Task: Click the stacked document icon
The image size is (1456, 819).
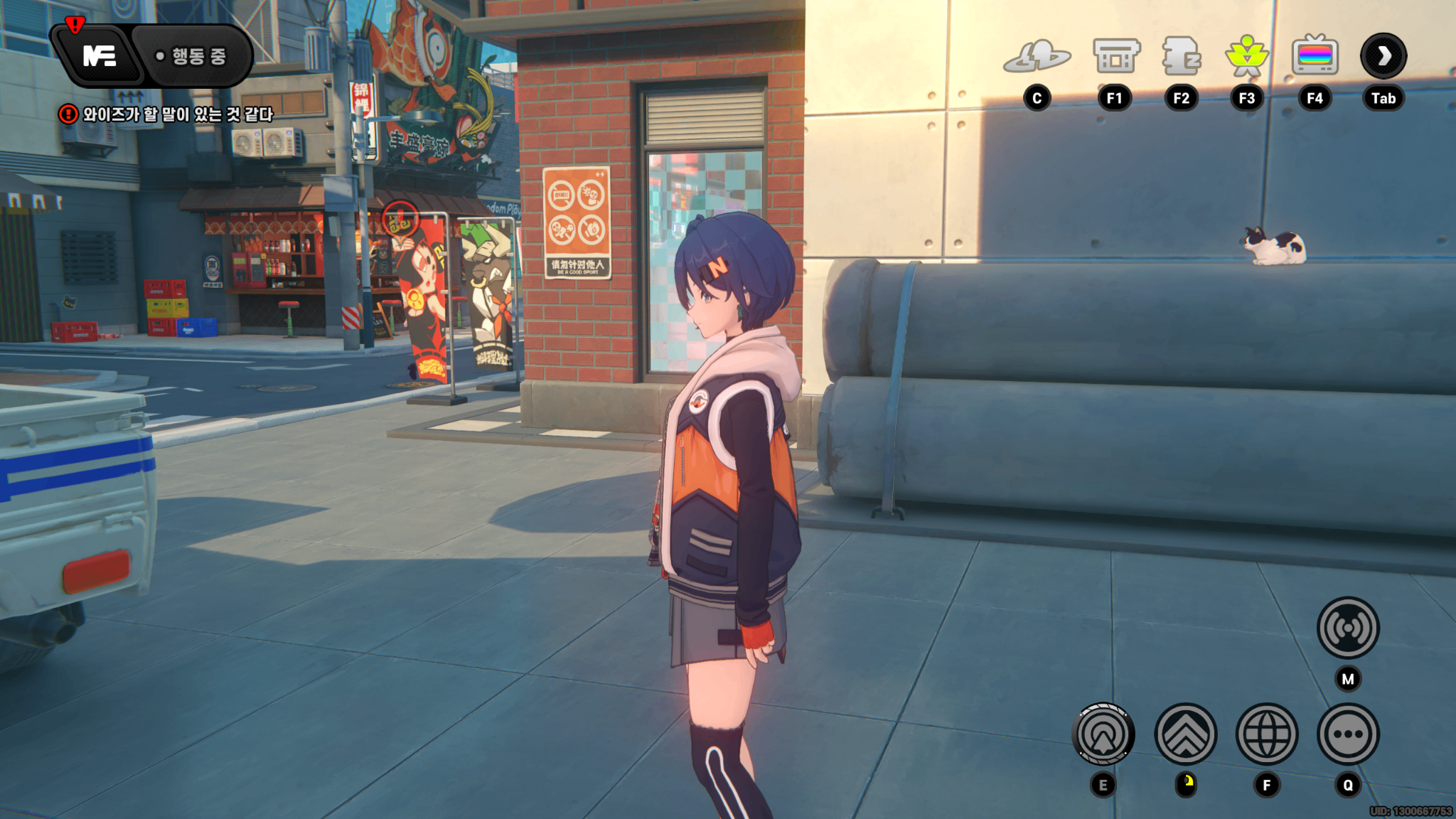Action: (1181, 57)
